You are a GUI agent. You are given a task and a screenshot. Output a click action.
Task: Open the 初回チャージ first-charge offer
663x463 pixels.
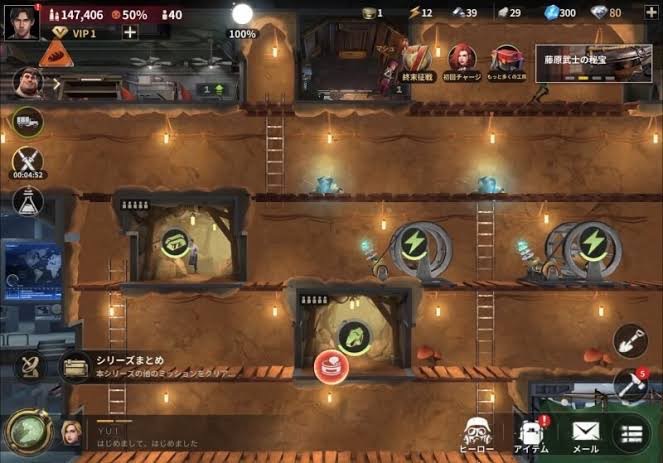(x=462, y=62)
